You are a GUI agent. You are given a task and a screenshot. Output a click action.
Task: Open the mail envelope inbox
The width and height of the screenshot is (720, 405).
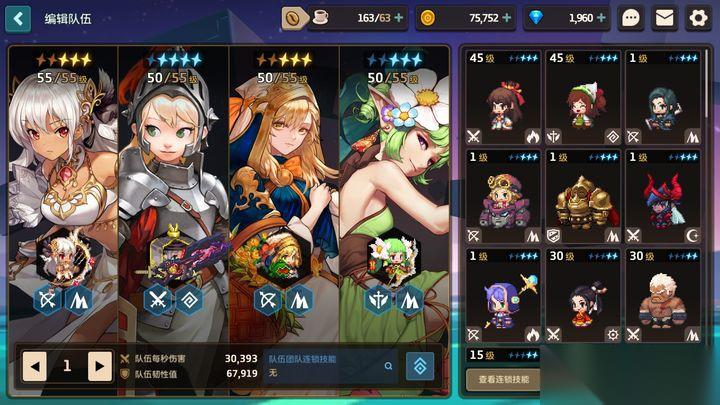coord(664,17)
